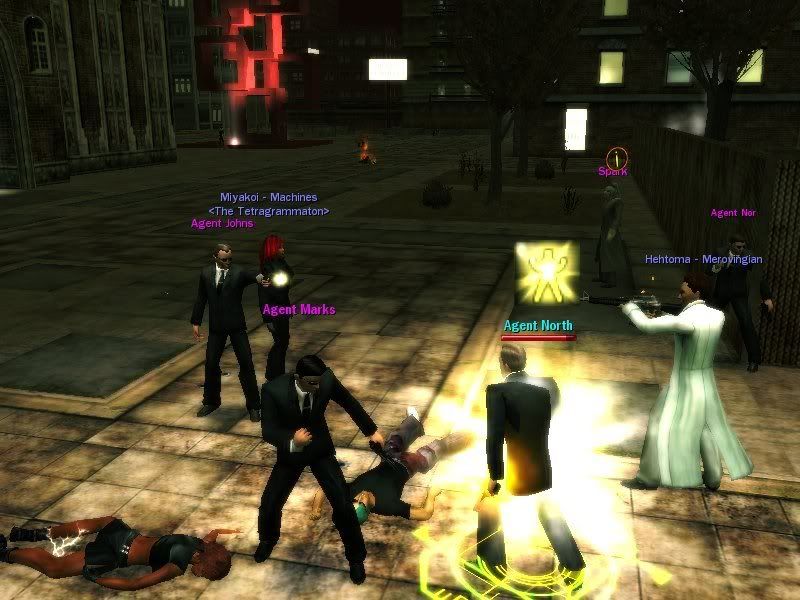Select the Agent North nameplate
The image size is (800, 600).
(538, 325)
